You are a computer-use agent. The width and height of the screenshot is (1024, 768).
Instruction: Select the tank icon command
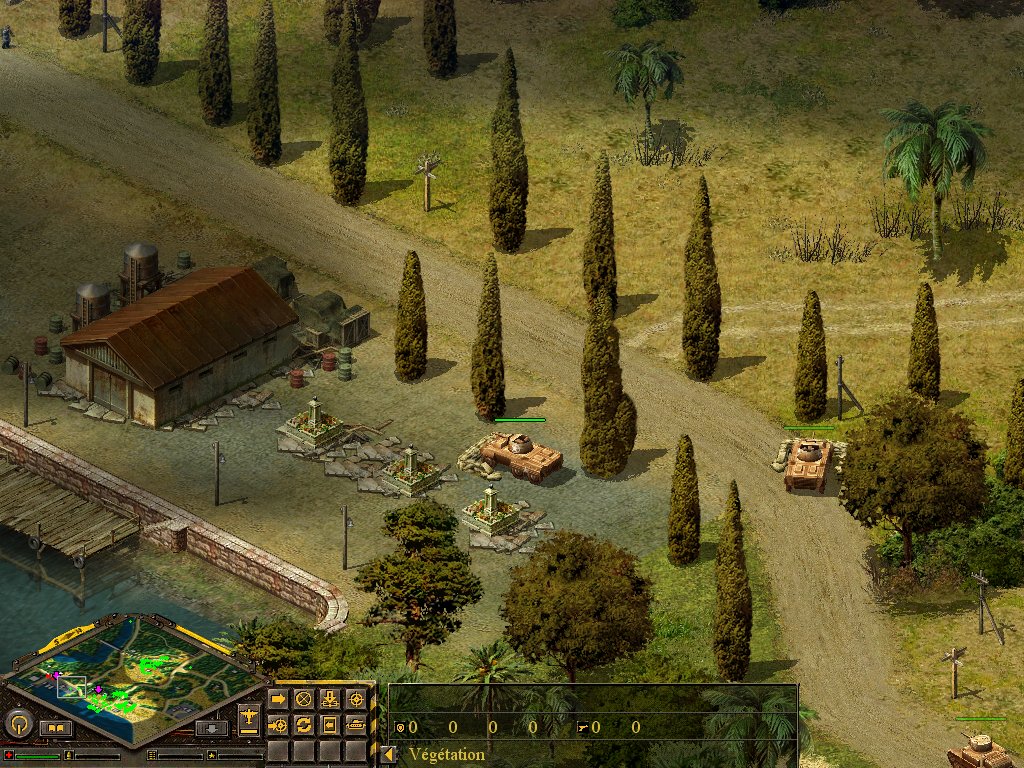point(355,724)
